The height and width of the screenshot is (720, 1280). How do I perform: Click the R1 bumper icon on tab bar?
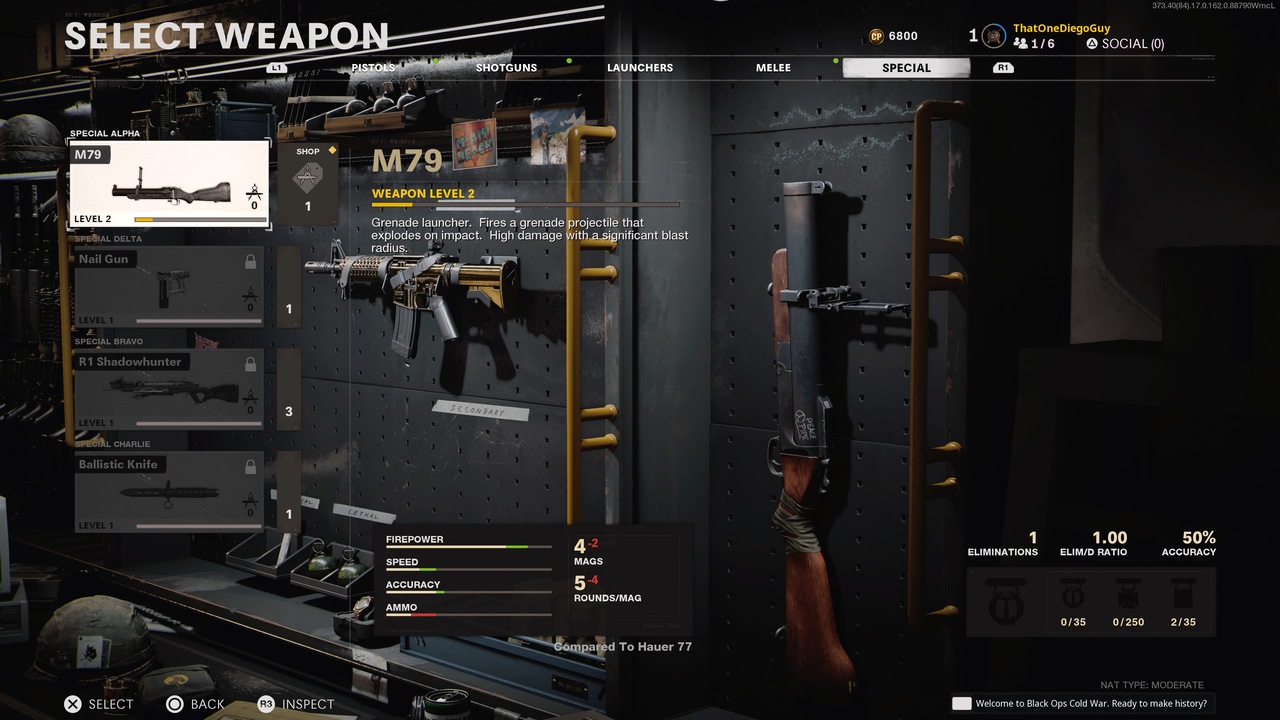click(1003, 67)
